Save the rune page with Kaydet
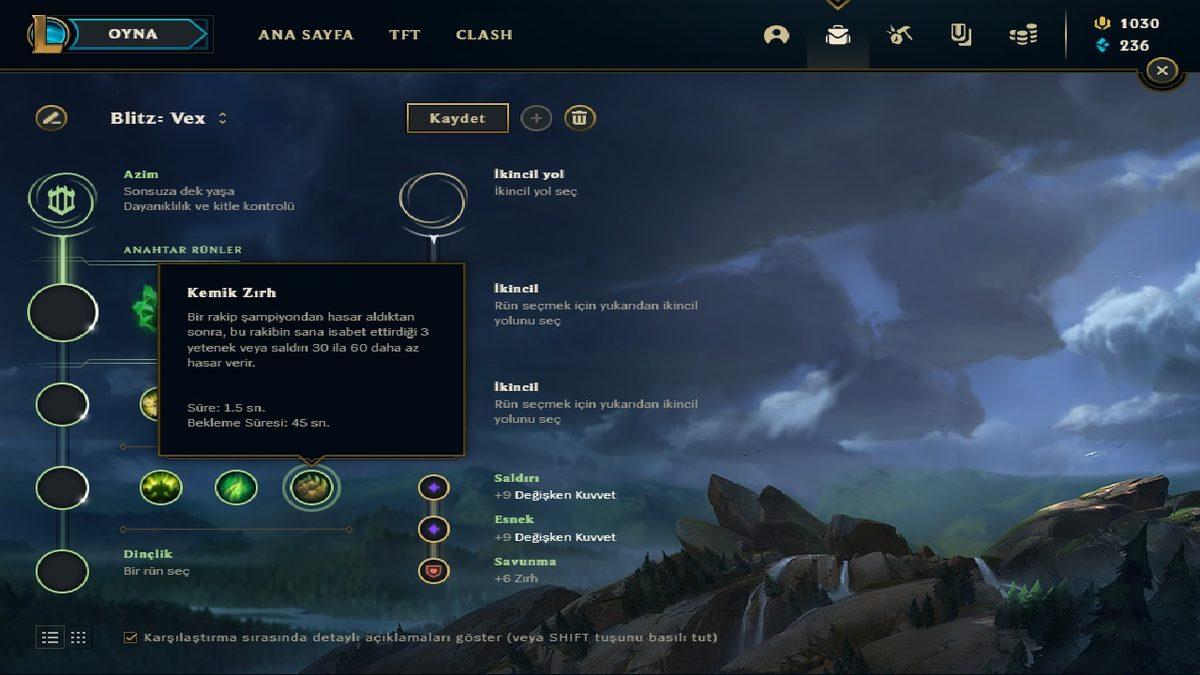Screen dimensions: 1200x675 [x=457, y=118]
